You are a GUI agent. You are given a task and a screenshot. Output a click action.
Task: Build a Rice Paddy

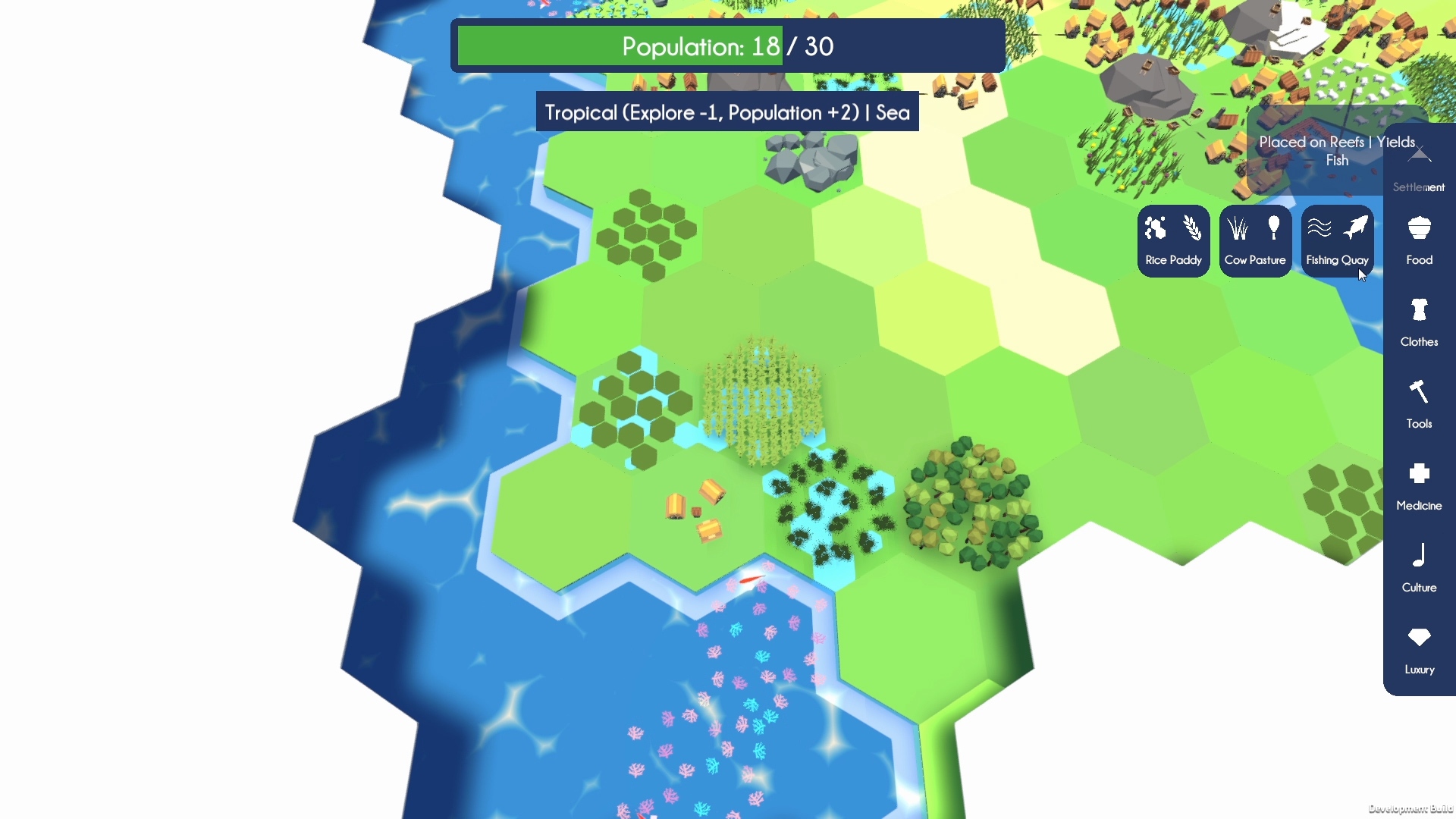tap(1173, 241)
